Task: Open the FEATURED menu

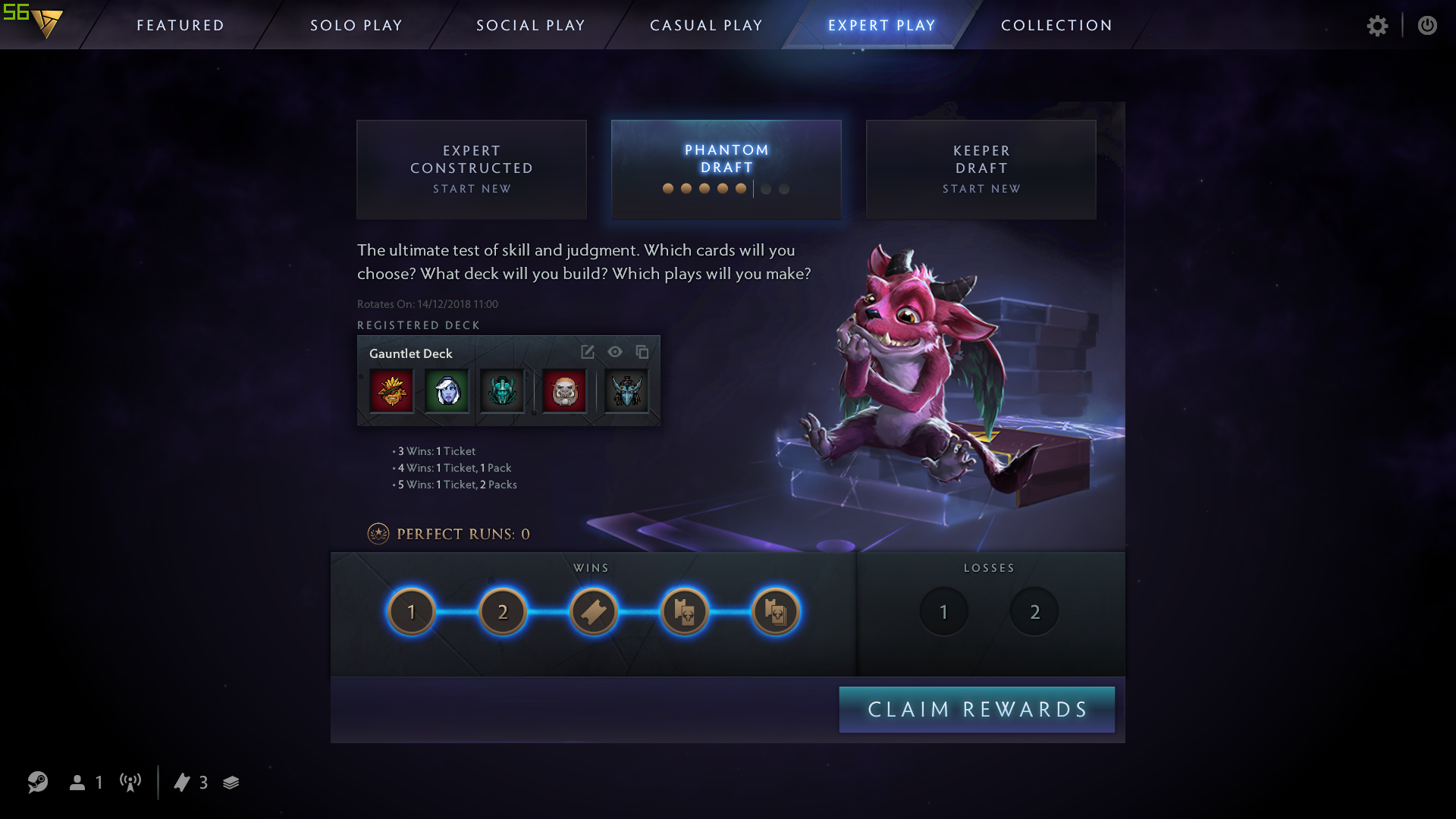Action: [x=180, y=25]
